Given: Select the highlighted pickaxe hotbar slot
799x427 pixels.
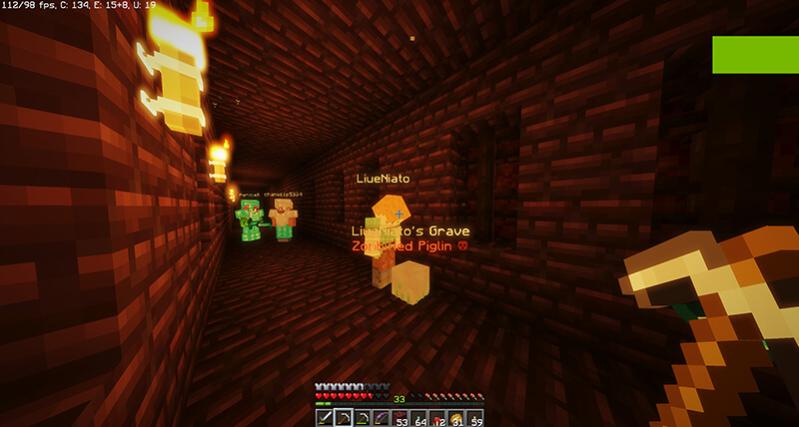Looking at the screenshot, I should (343, 416).
